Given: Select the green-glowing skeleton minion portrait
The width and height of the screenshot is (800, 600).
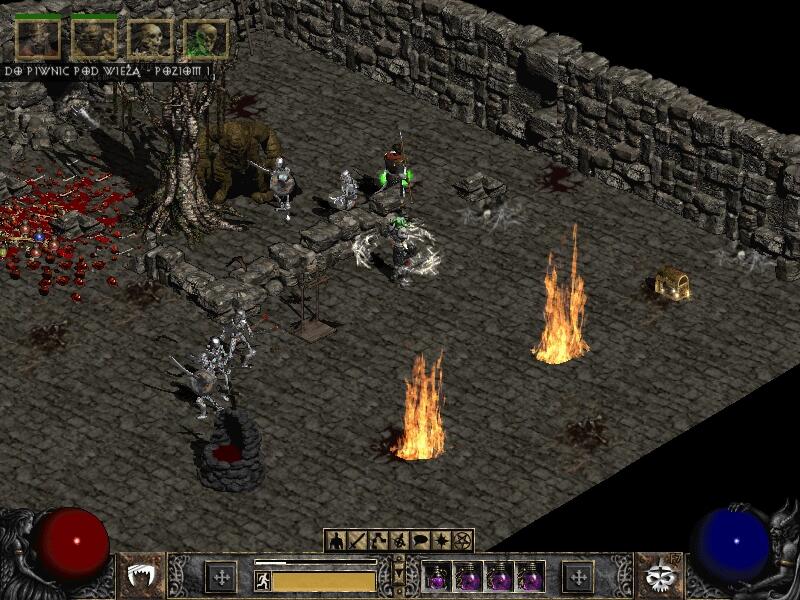Looking at the screenshot, I should point(205,39).
